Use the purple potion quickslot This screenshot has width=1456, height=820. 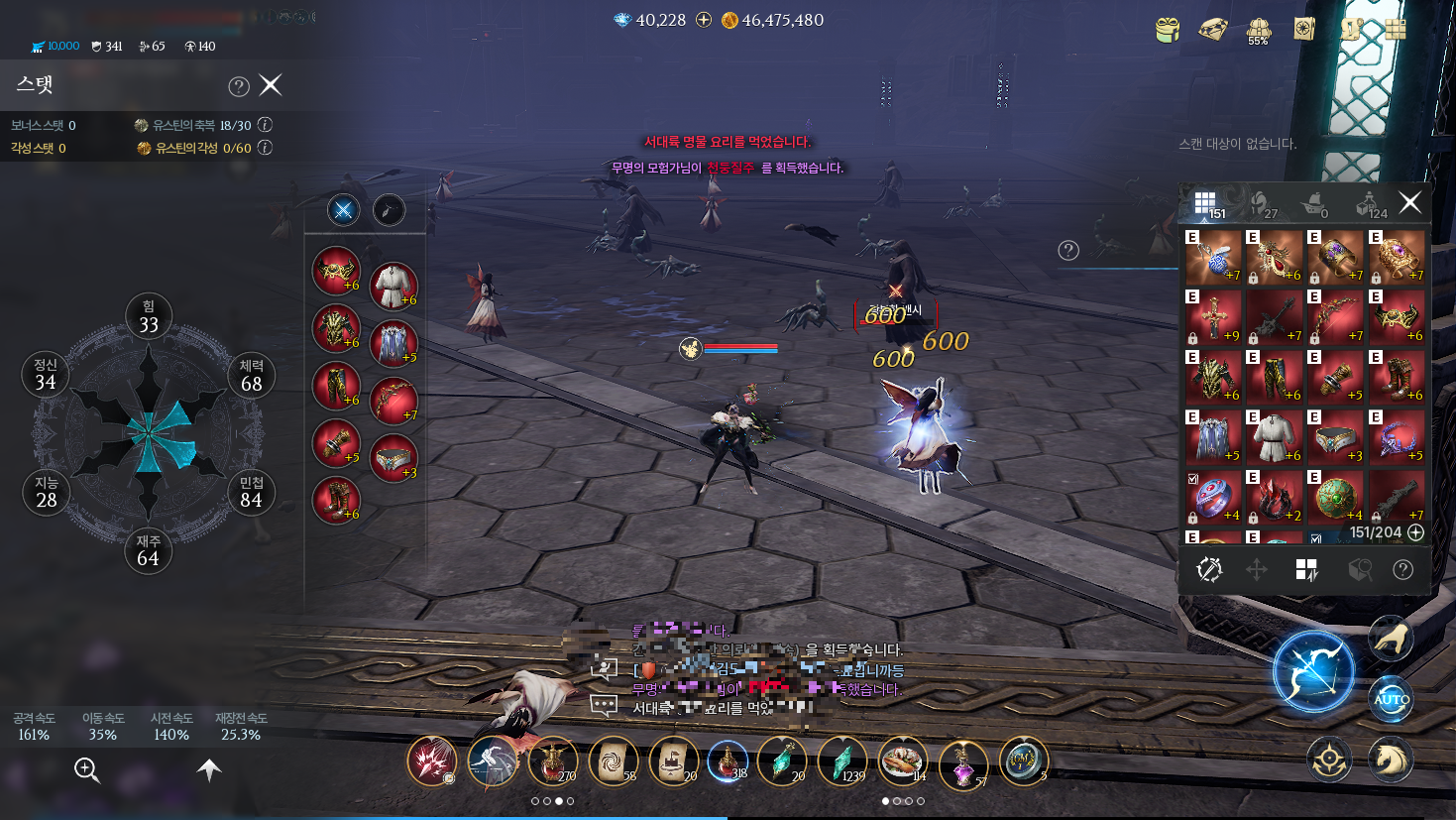pyautogui.click(x=962, y=763)
